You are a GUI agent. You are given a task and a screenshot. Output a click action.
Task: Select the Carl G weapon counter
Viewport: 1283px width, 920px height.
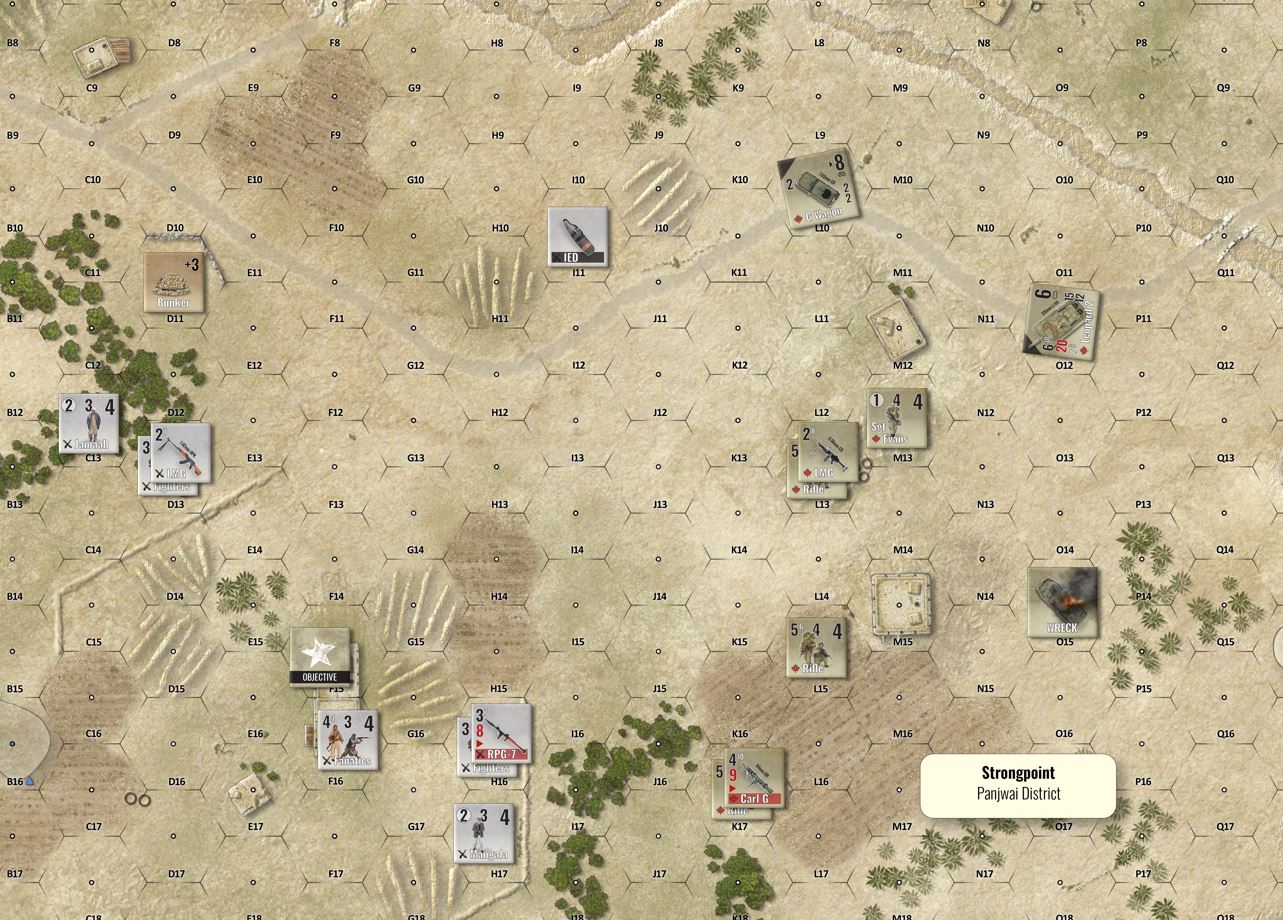(755, 777)
